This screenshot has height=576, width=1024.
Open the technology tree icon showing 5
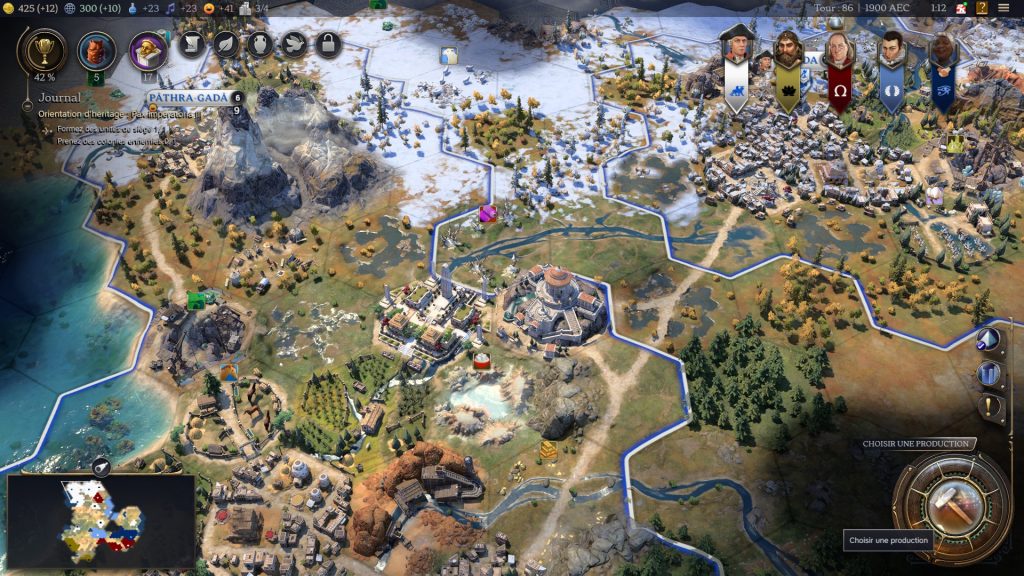click(x=97, y=50)
